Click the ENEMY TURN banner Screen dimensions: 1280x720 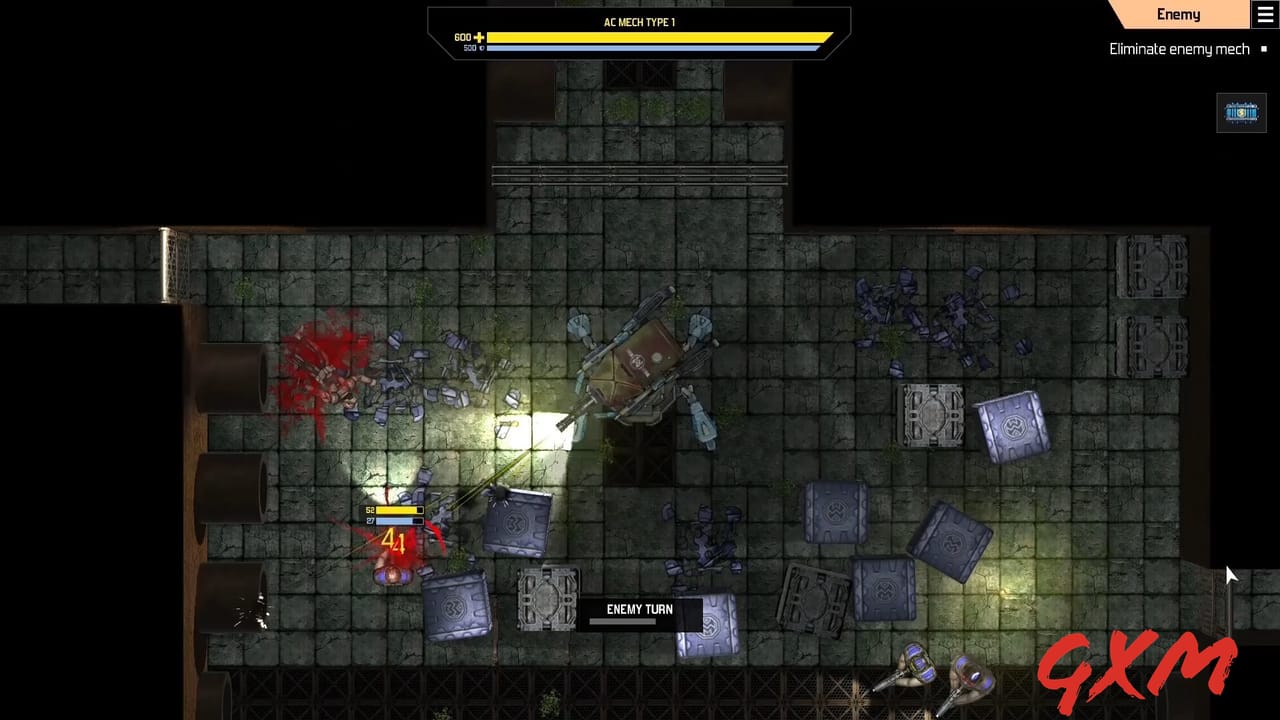[x=639, y=609]
